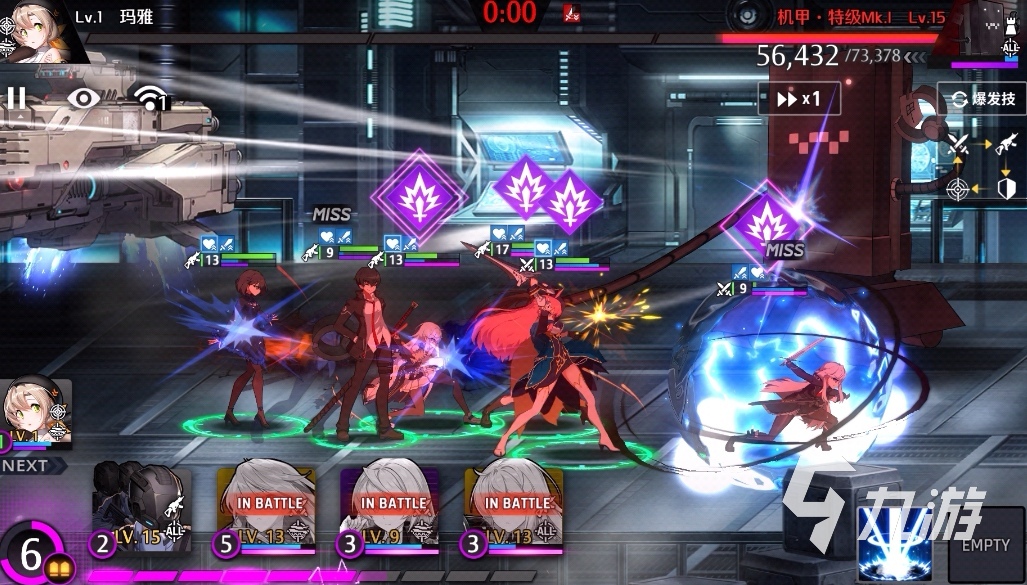Click the EMPTY skill slot
1027x585 pixels.
tap(985, 543)
